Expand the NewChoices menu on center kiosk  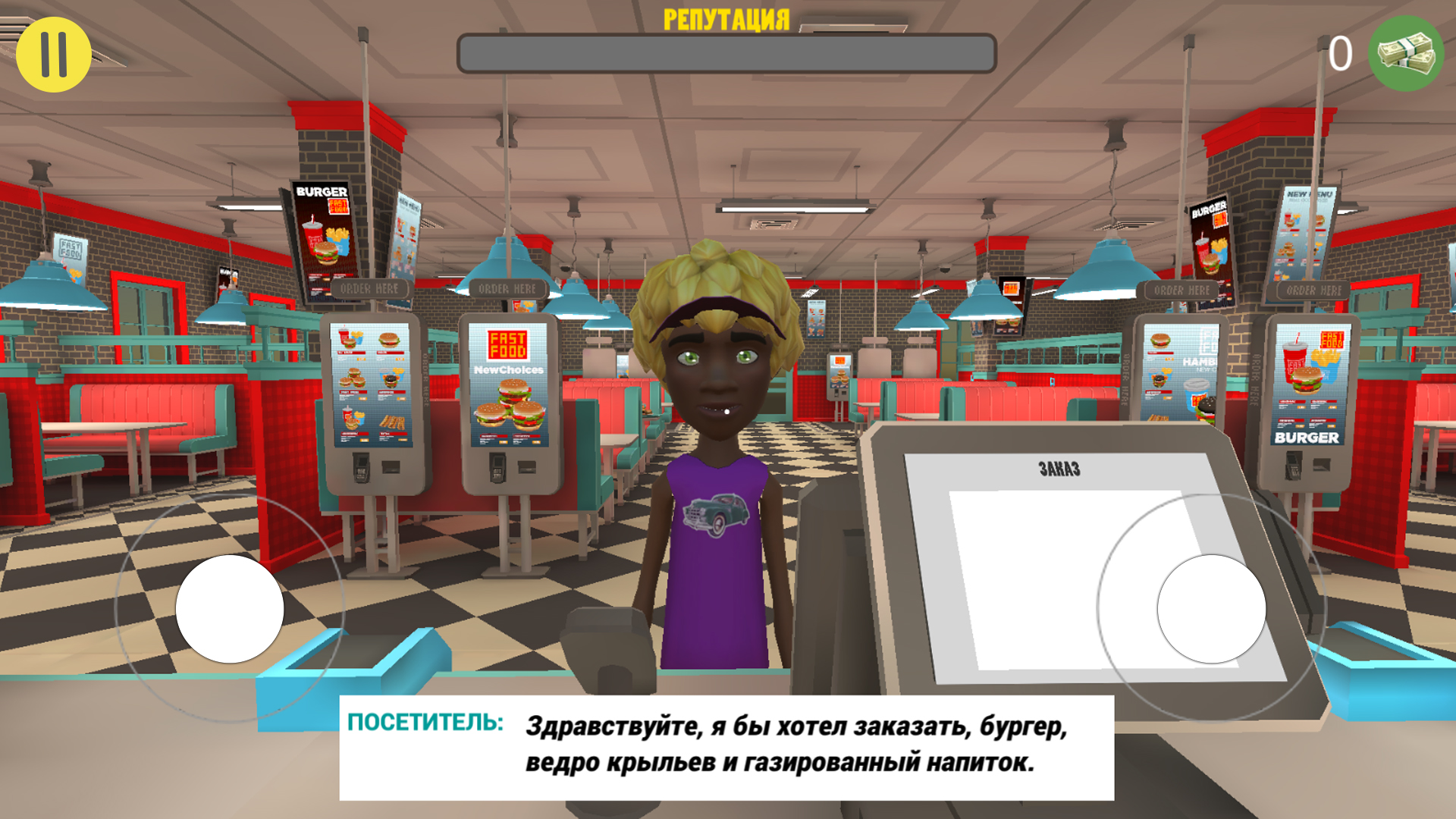click(x=507, y=369)
